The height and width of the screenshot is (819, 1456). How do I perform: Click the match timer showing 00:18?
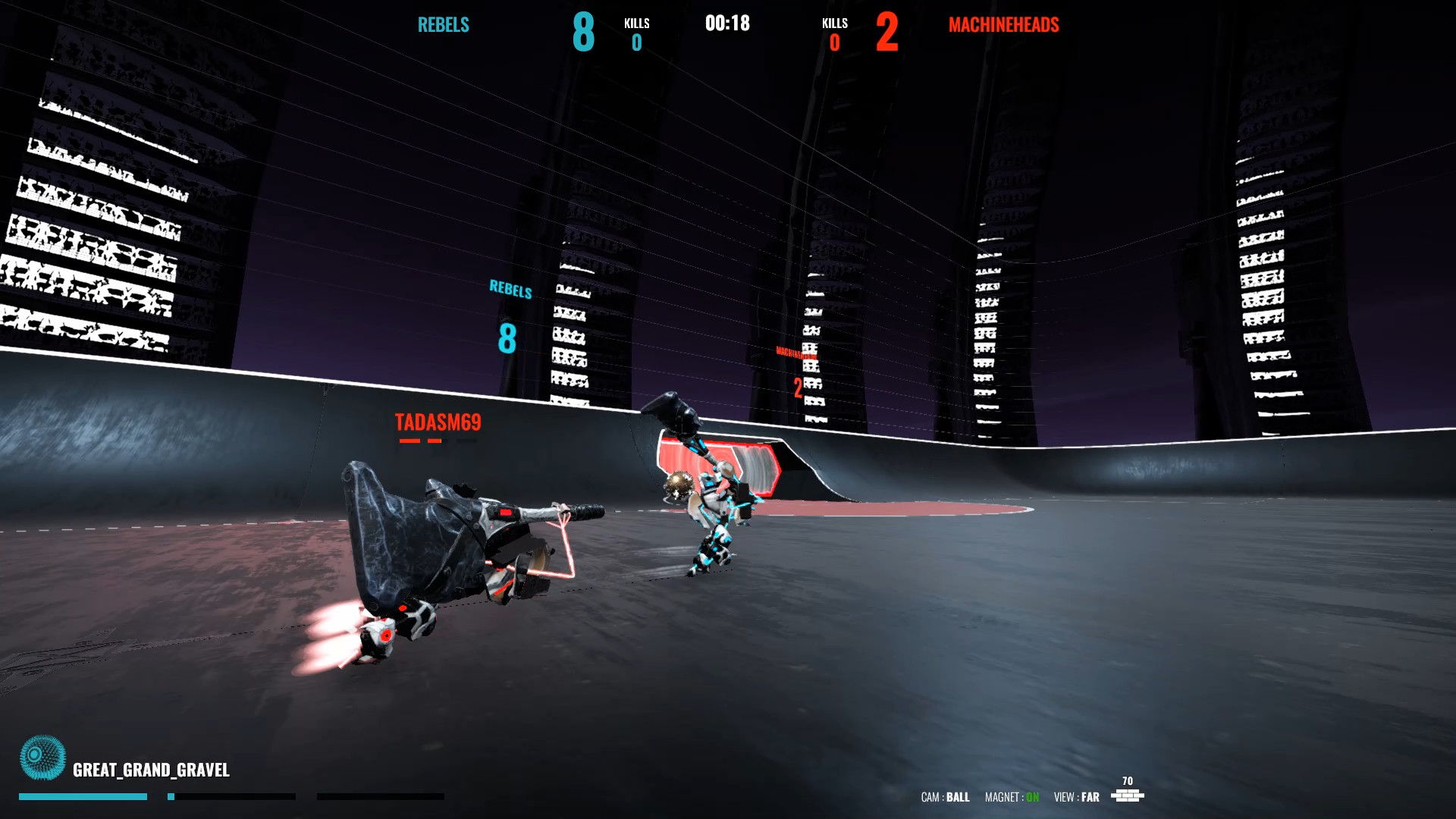tap(726, 24)
